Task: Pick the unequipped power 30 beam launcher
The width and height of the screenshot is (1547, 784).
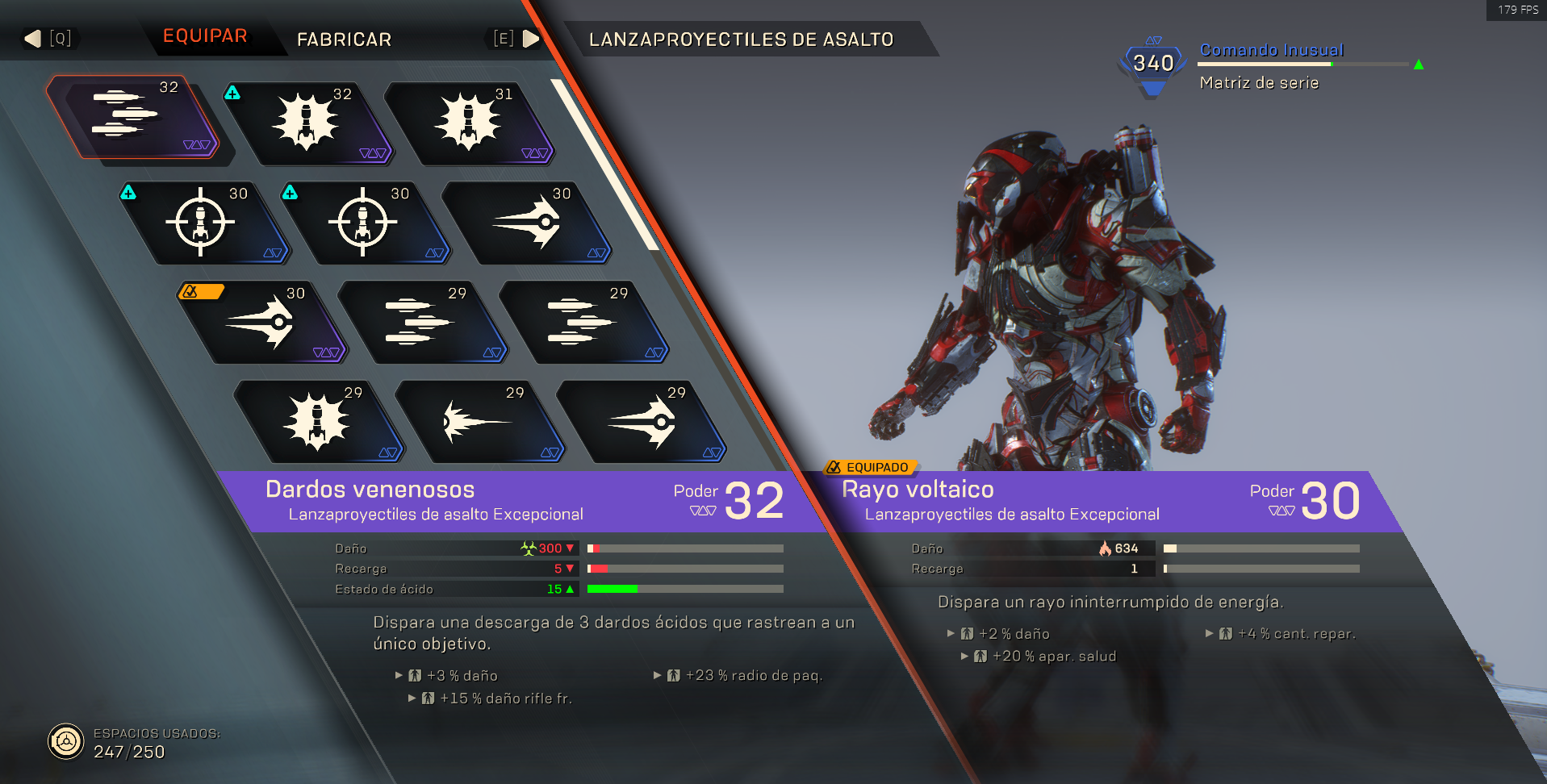Action: tap(526, 223)
